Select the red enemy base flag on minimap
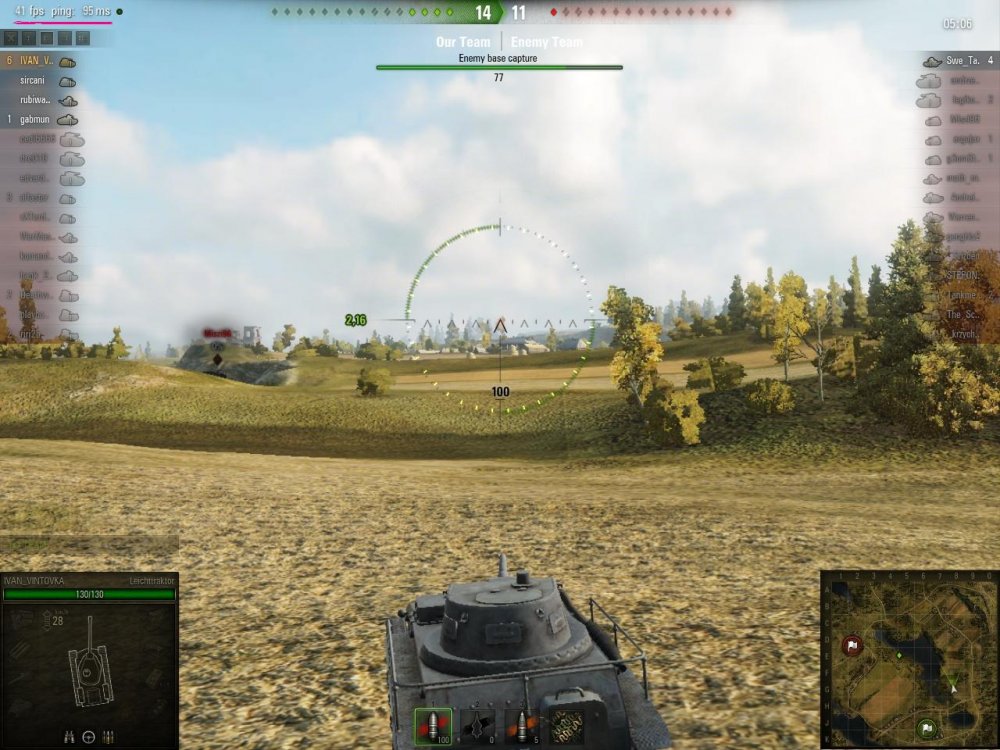 852,645
